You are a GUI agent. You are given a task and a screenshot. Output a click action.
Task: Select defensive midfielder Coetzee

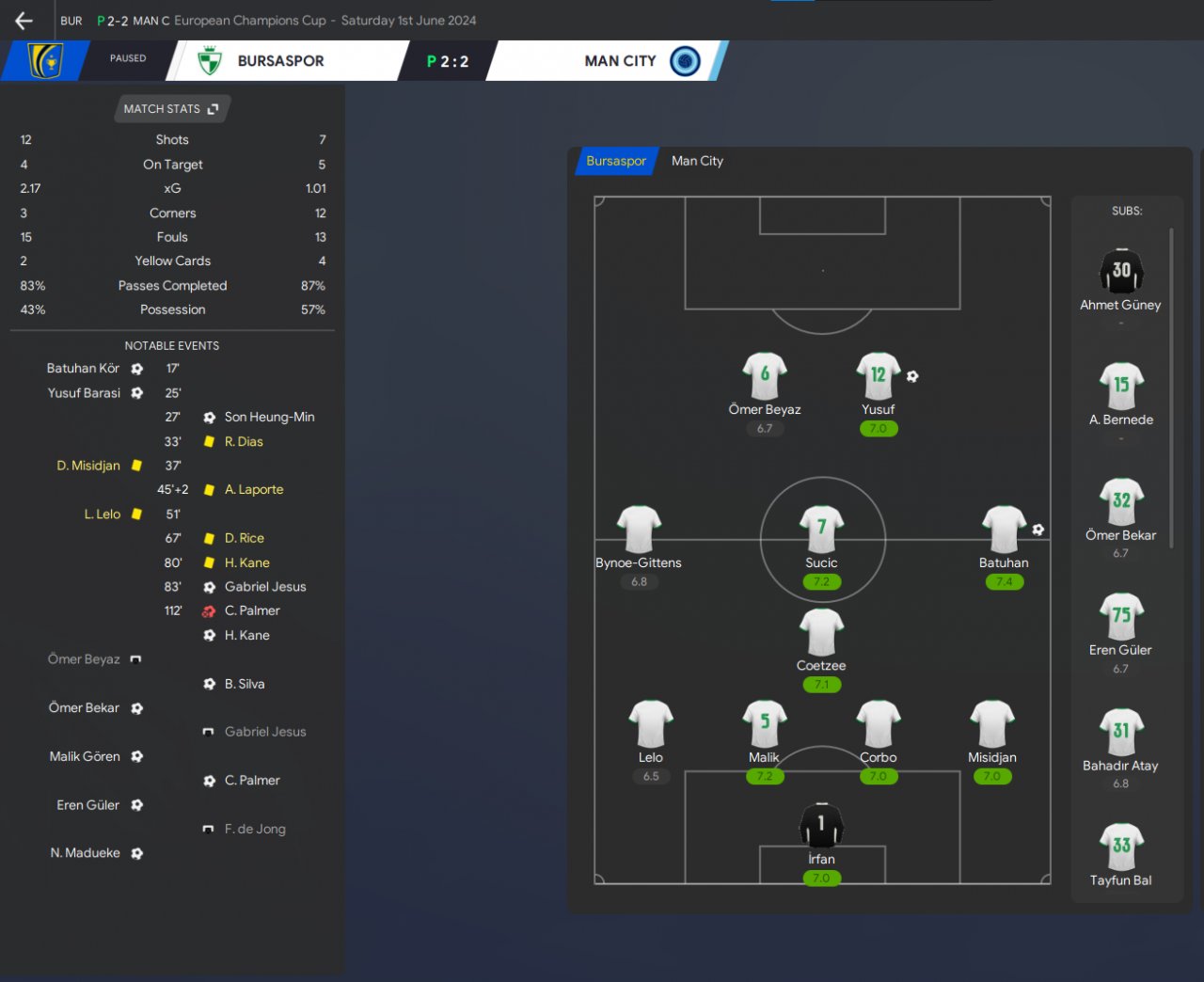click(x=821, y=633)
